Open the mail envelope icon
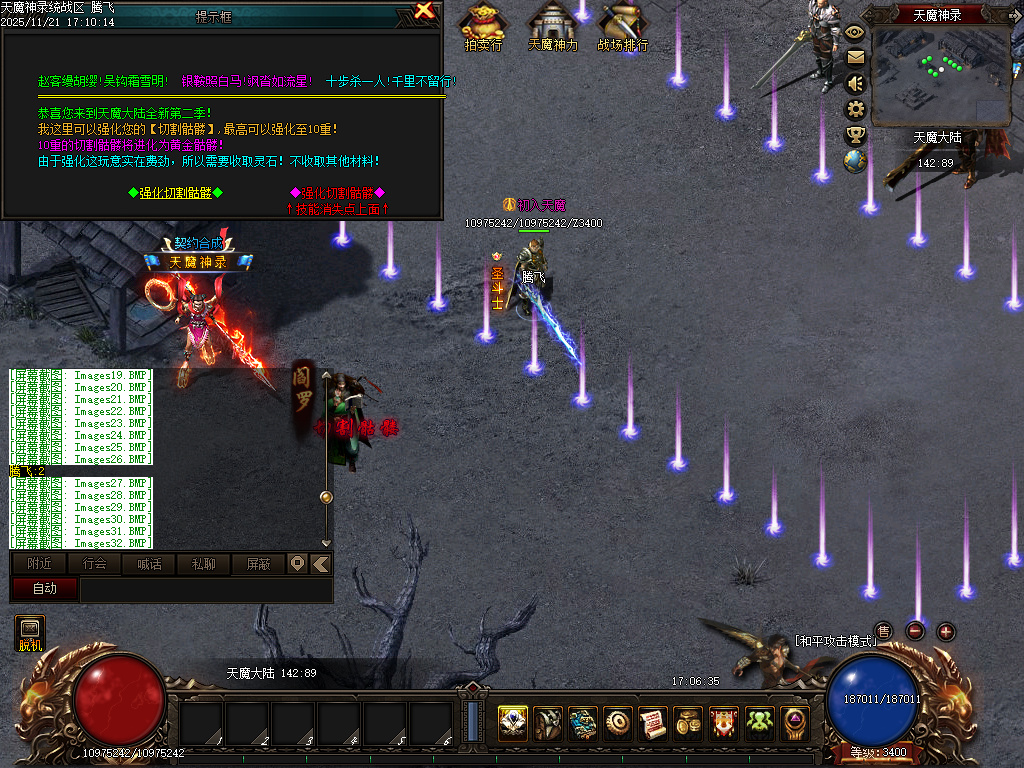1024x768 pixels. click(x=856, y=58)
